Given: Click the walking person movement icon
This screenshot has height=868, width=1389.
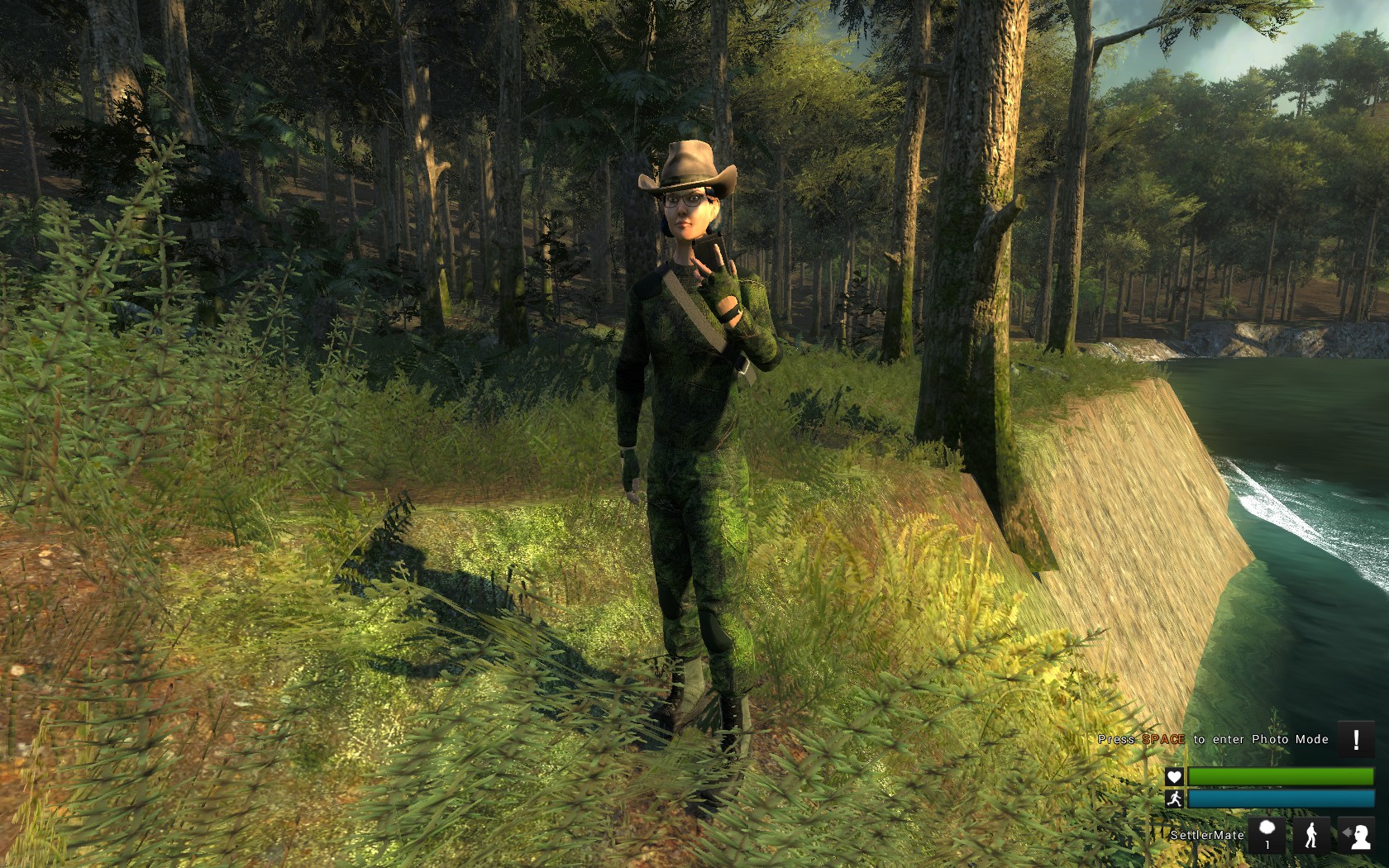Looking at the screenshot, I should pos(1312,835).
